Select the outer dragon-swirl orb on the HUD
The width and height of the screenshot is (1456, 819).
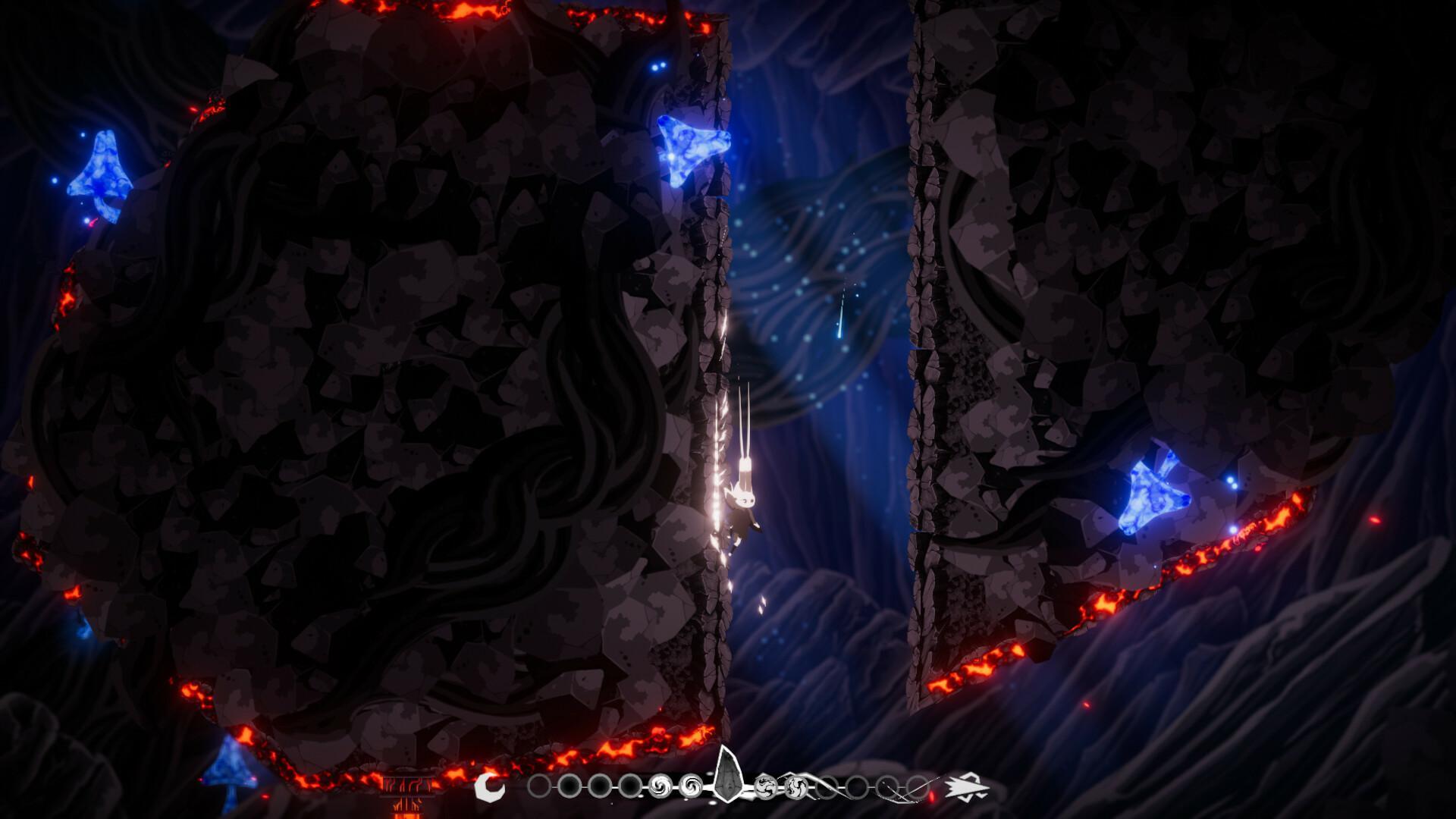(795, 786)
